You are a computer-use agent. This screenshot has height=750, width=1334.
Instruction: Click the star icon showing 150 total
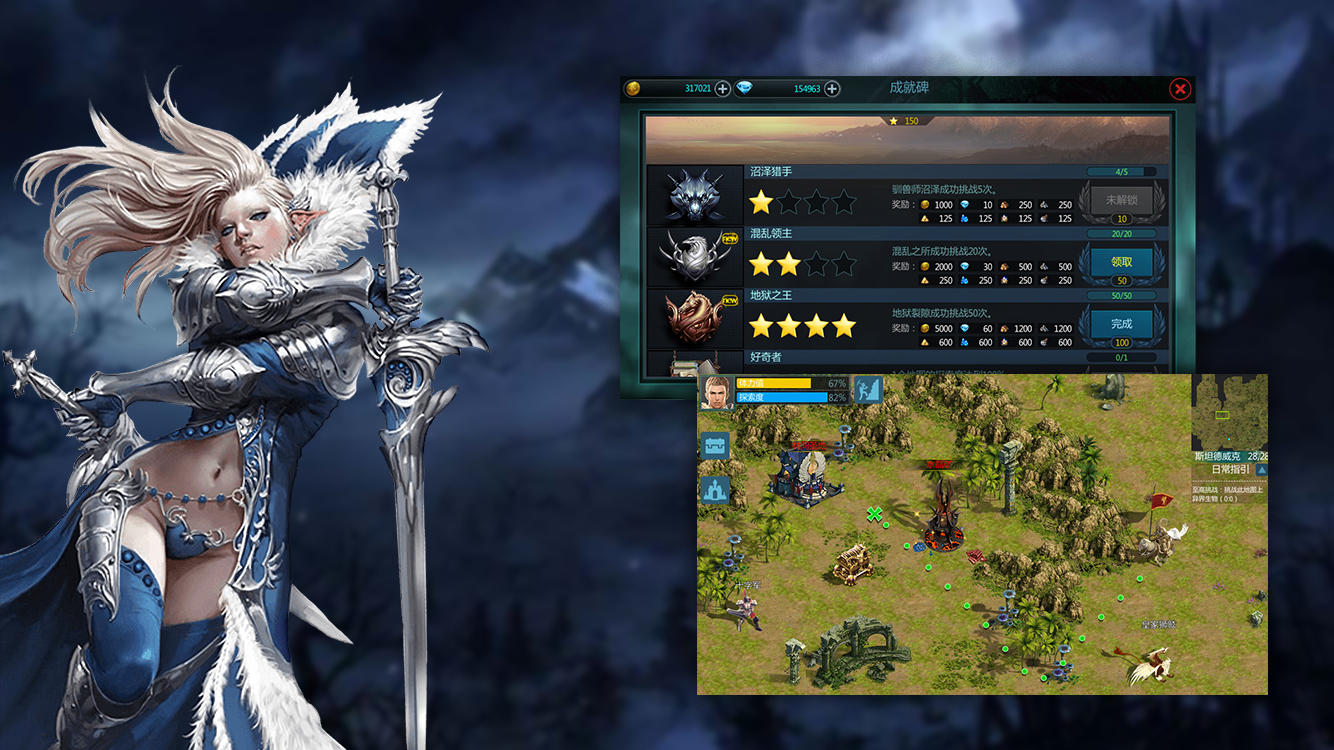click(895, 121)
